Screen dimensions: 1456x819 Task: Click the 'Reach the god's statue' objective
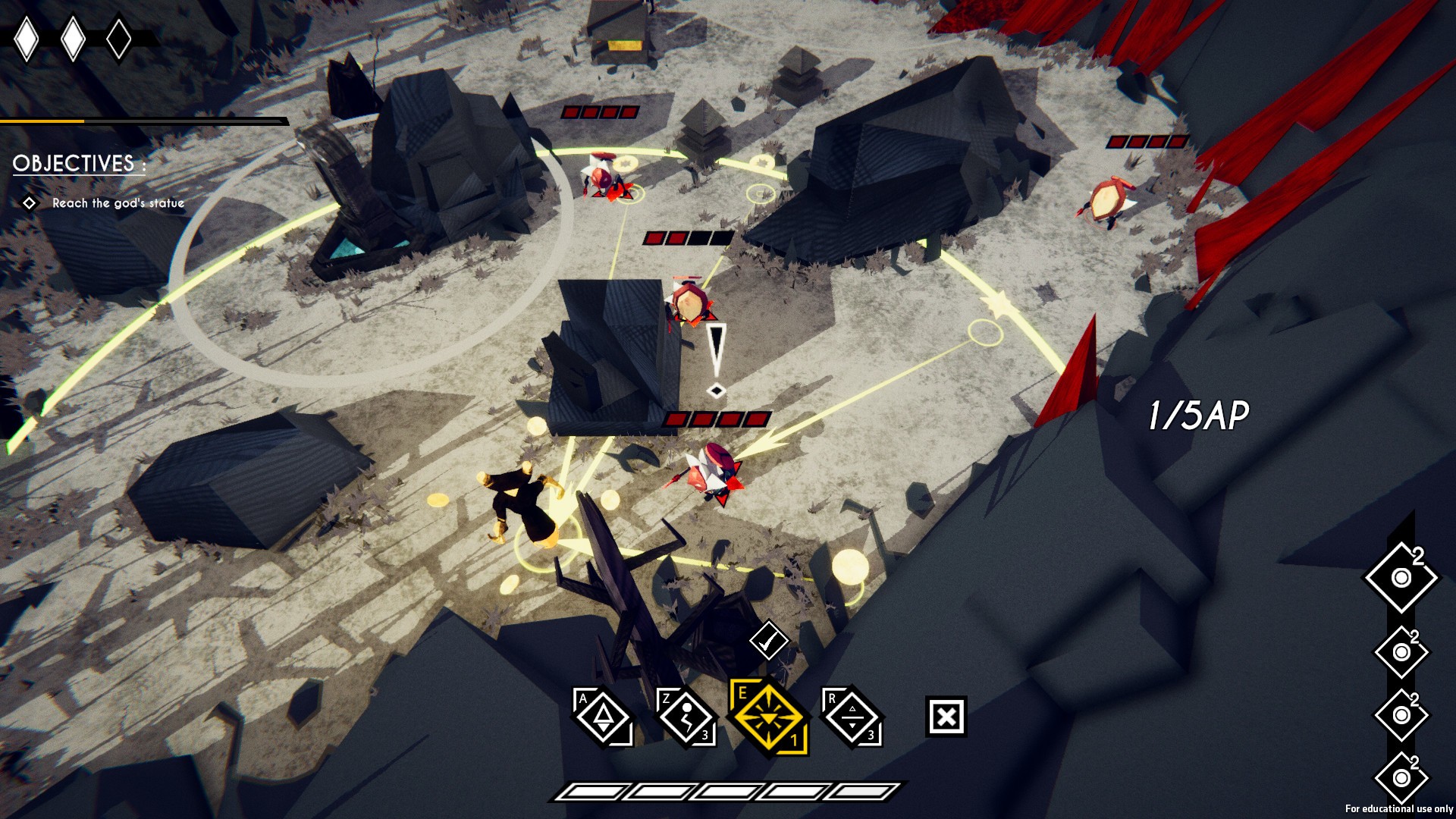pyautogui.click(x=118, y=203)
